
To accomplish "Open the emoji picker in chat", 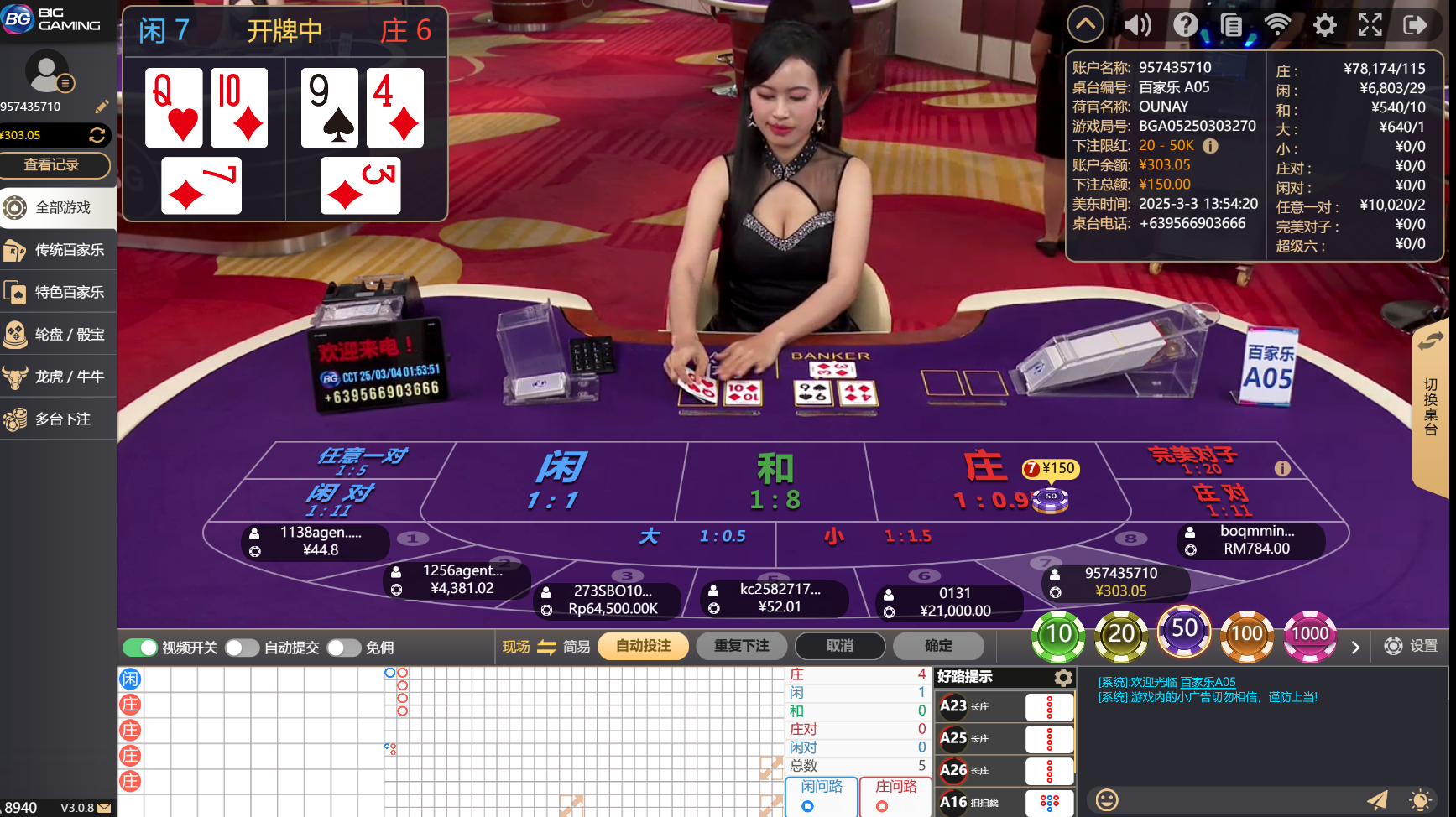I will click(1108, 800).
